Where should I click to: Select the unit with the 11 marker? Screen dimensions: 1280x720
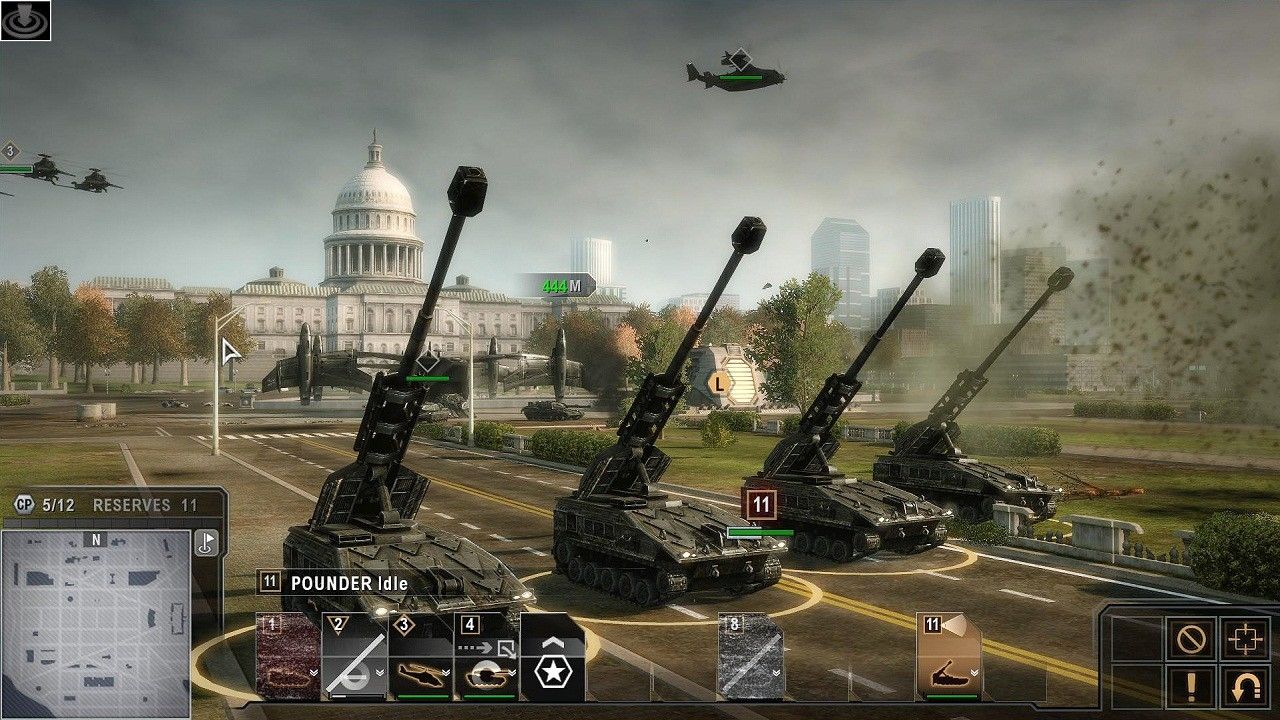click(762, 504)
